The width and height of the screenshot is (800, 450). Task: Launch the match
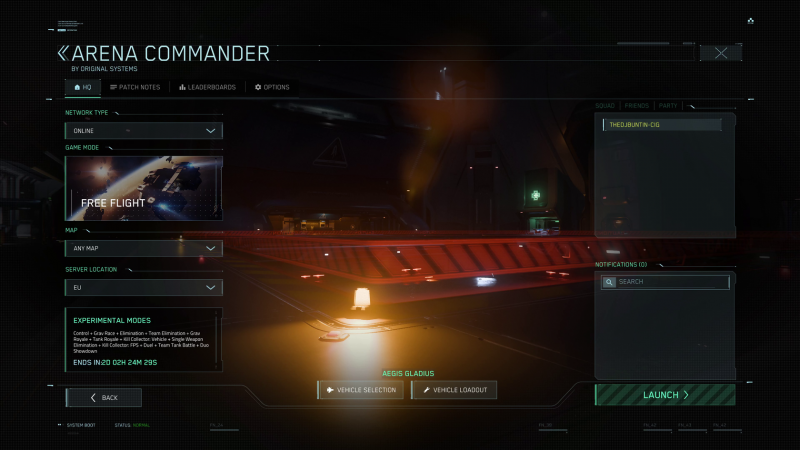[x=665, y=395]
